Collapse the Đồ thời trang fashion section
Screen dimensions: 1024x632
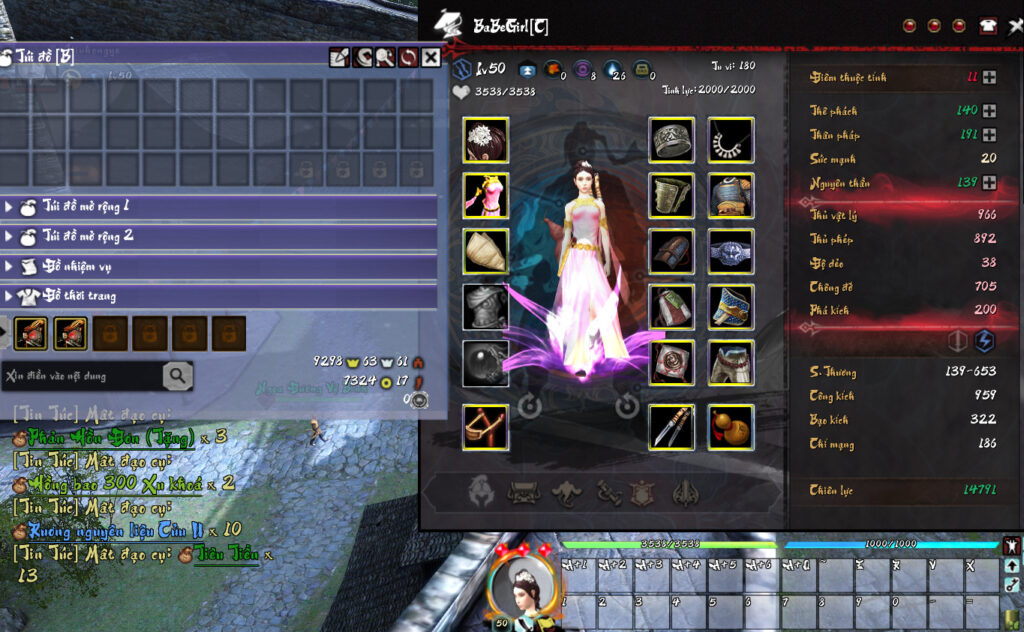click(x=10, y=296)
